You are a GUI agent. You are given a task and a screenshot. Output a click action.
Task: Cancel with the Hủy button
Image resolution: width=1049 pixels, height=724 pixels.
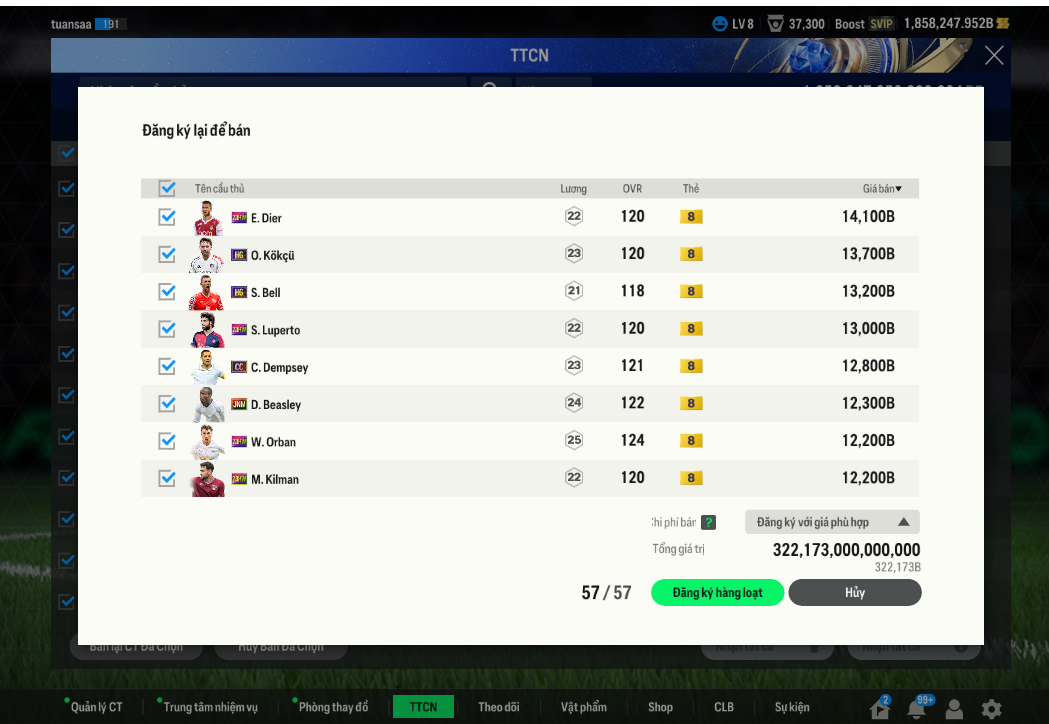(x=854, y=593)
